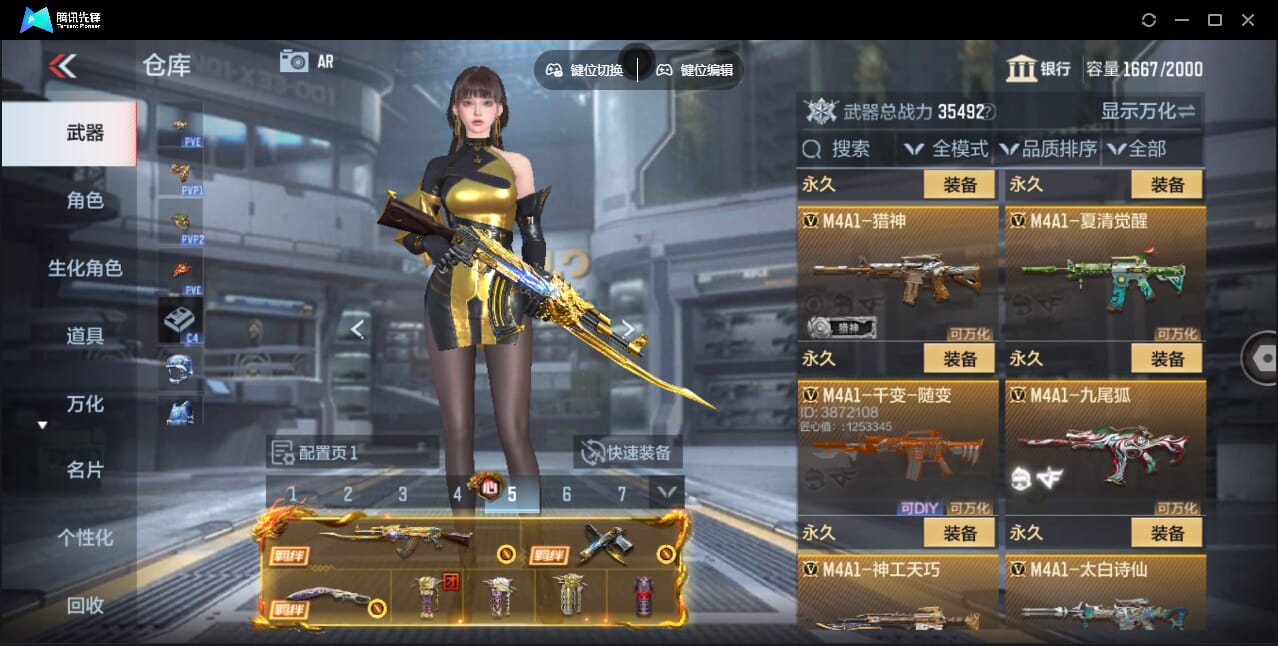
Task: Open the 名片 section
Action: tap(85, 470)
